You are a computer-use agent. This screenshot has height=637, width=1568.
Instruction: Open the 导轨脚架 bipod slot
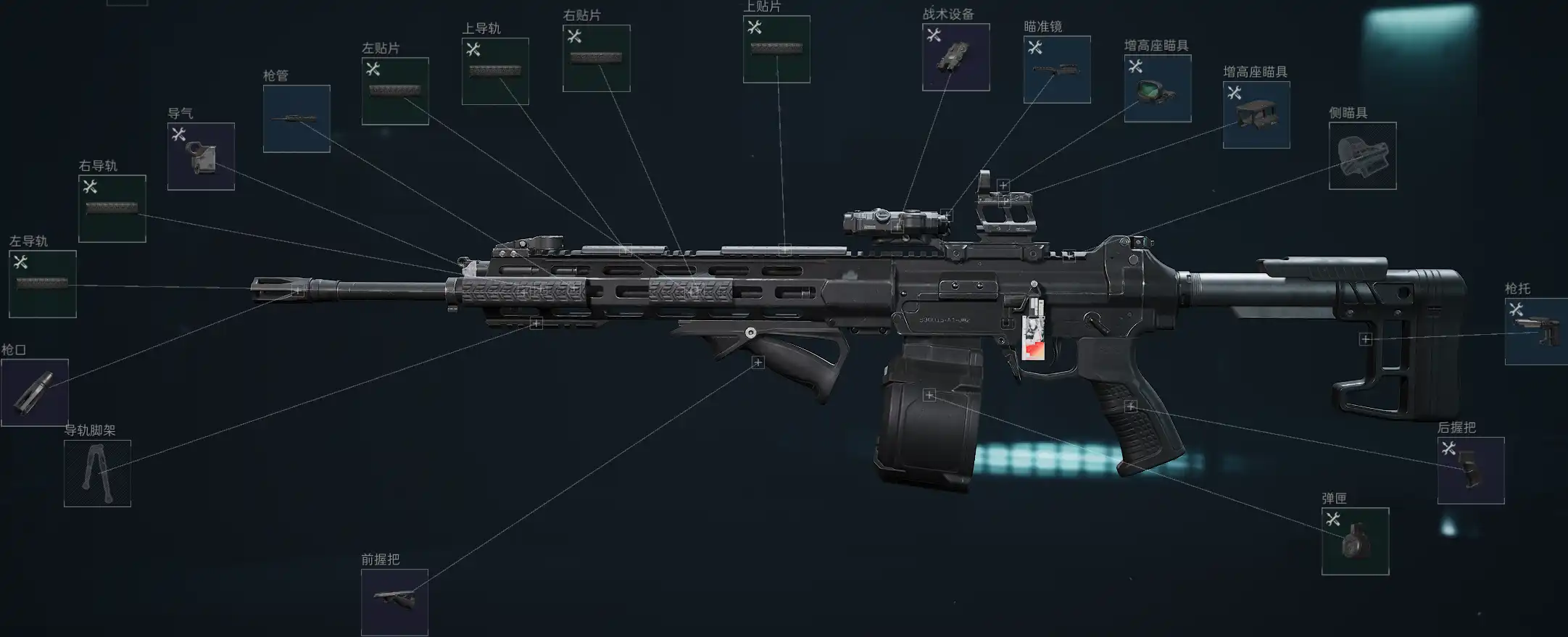97,473
